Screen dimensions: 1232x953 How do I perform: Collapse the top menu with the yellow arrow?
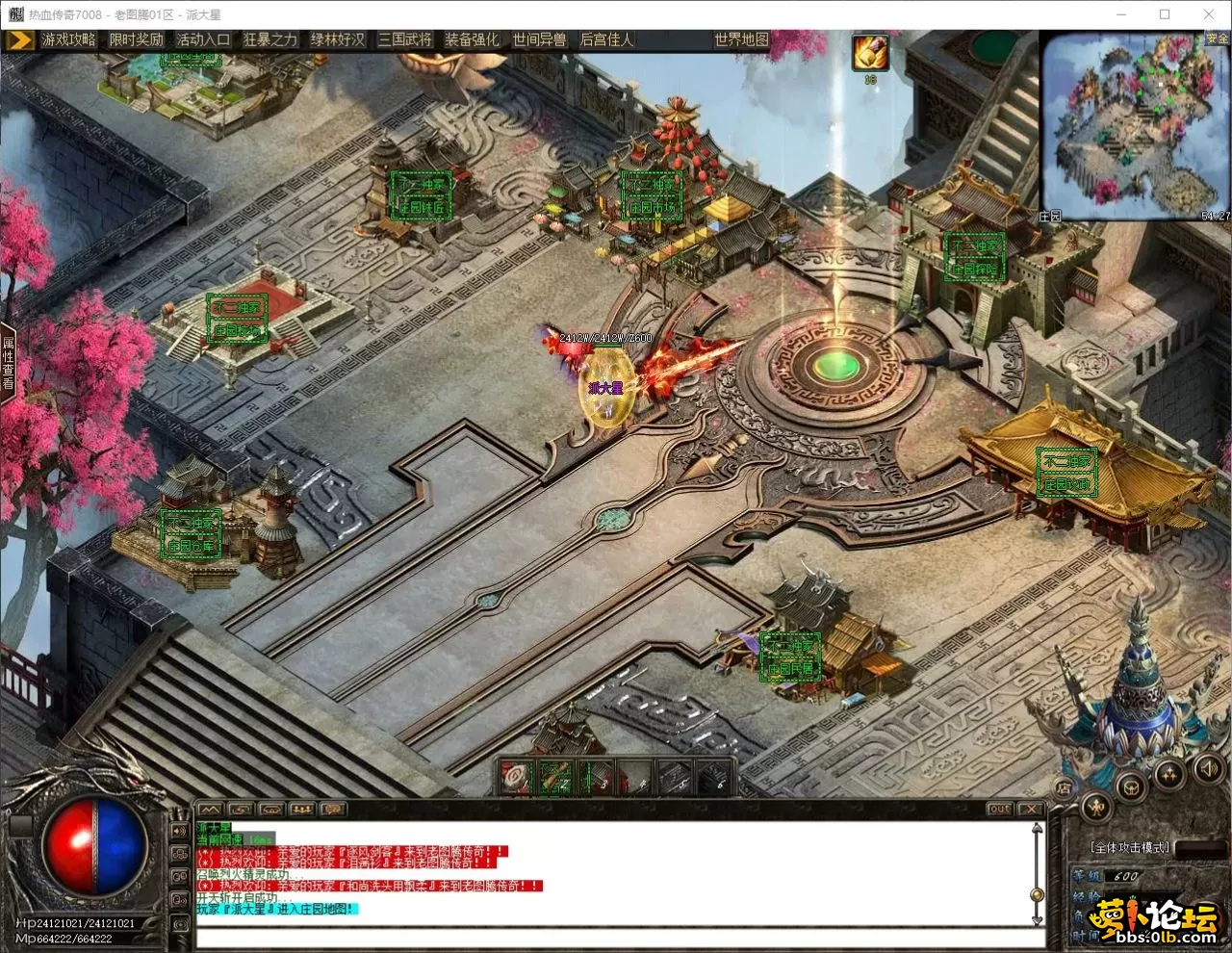pos(19,39)
